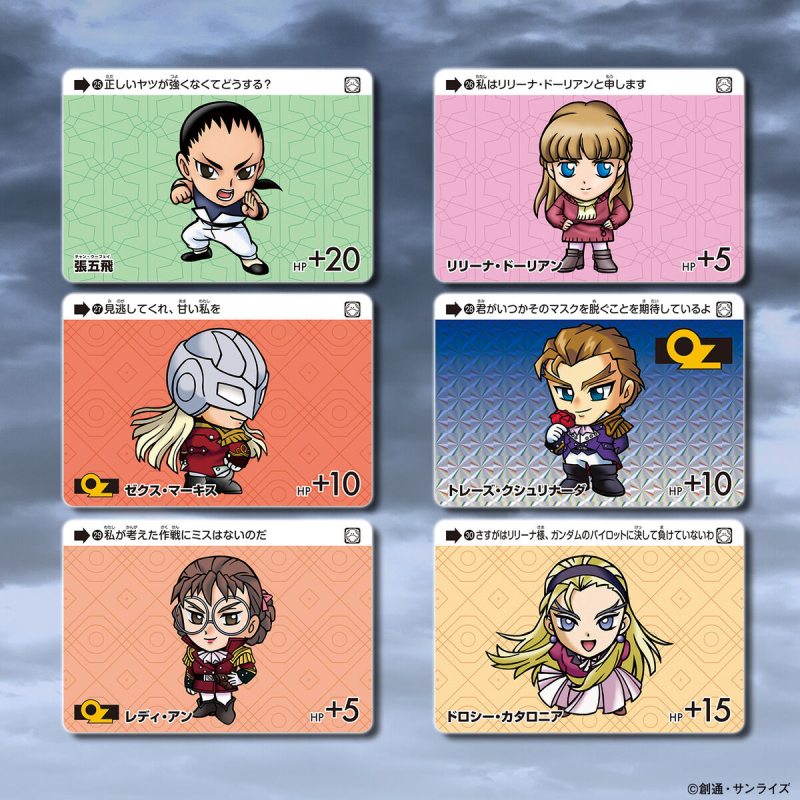Select the トレーズ・クシュリナーダ holo card

pos(589,400)
